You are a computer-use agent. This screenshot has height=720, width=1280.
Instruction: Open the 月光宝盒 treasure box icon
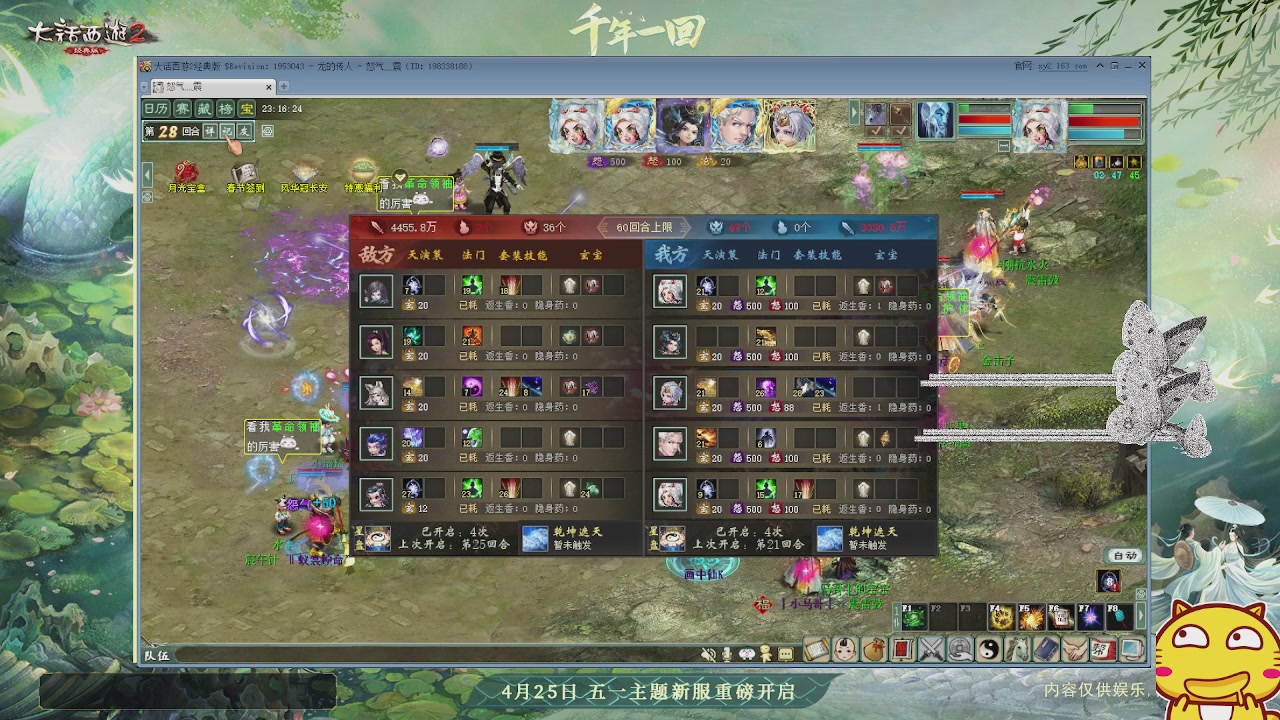click(x=187, y=172)
